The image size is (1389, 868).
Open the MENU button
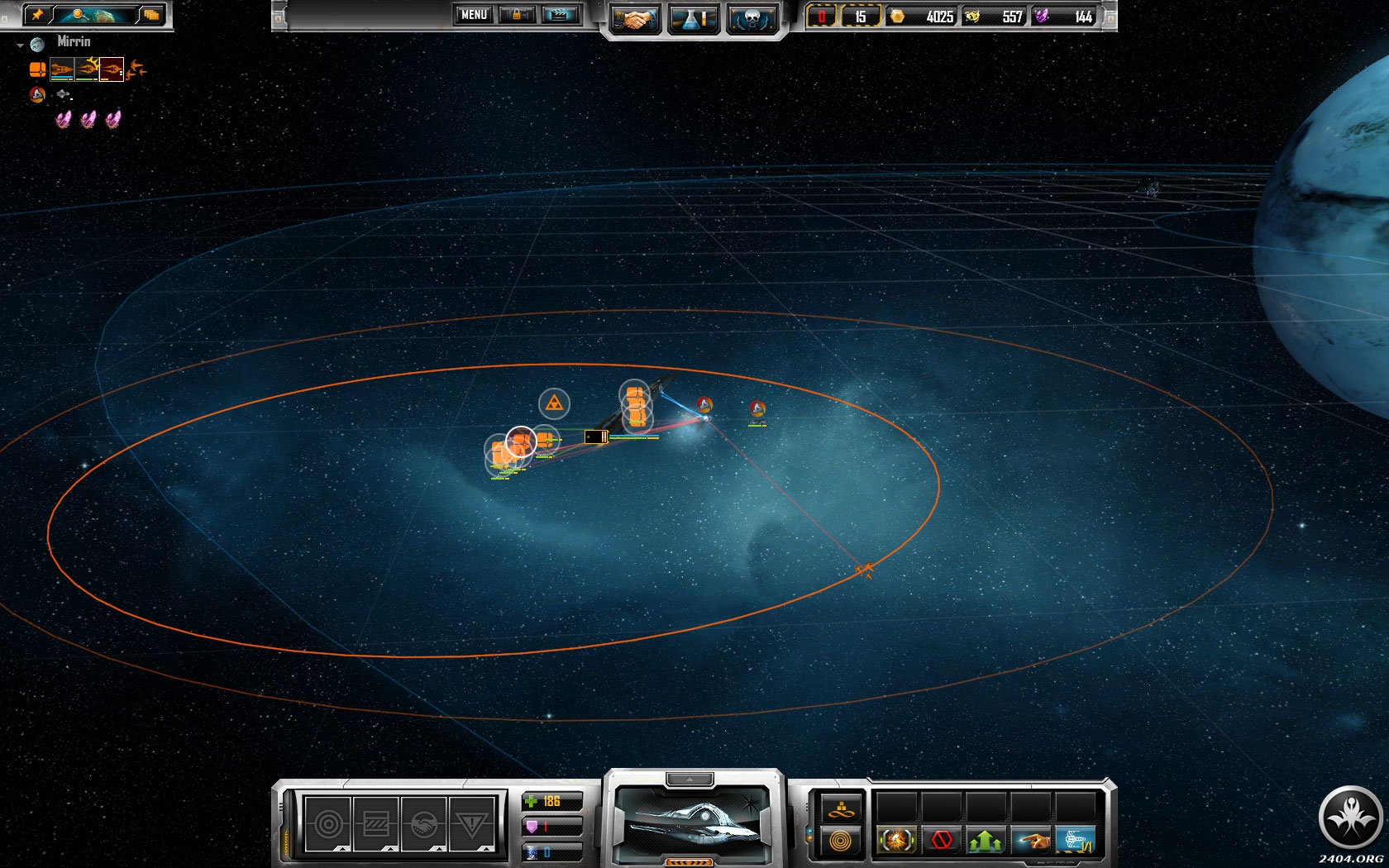click(474, 15)
